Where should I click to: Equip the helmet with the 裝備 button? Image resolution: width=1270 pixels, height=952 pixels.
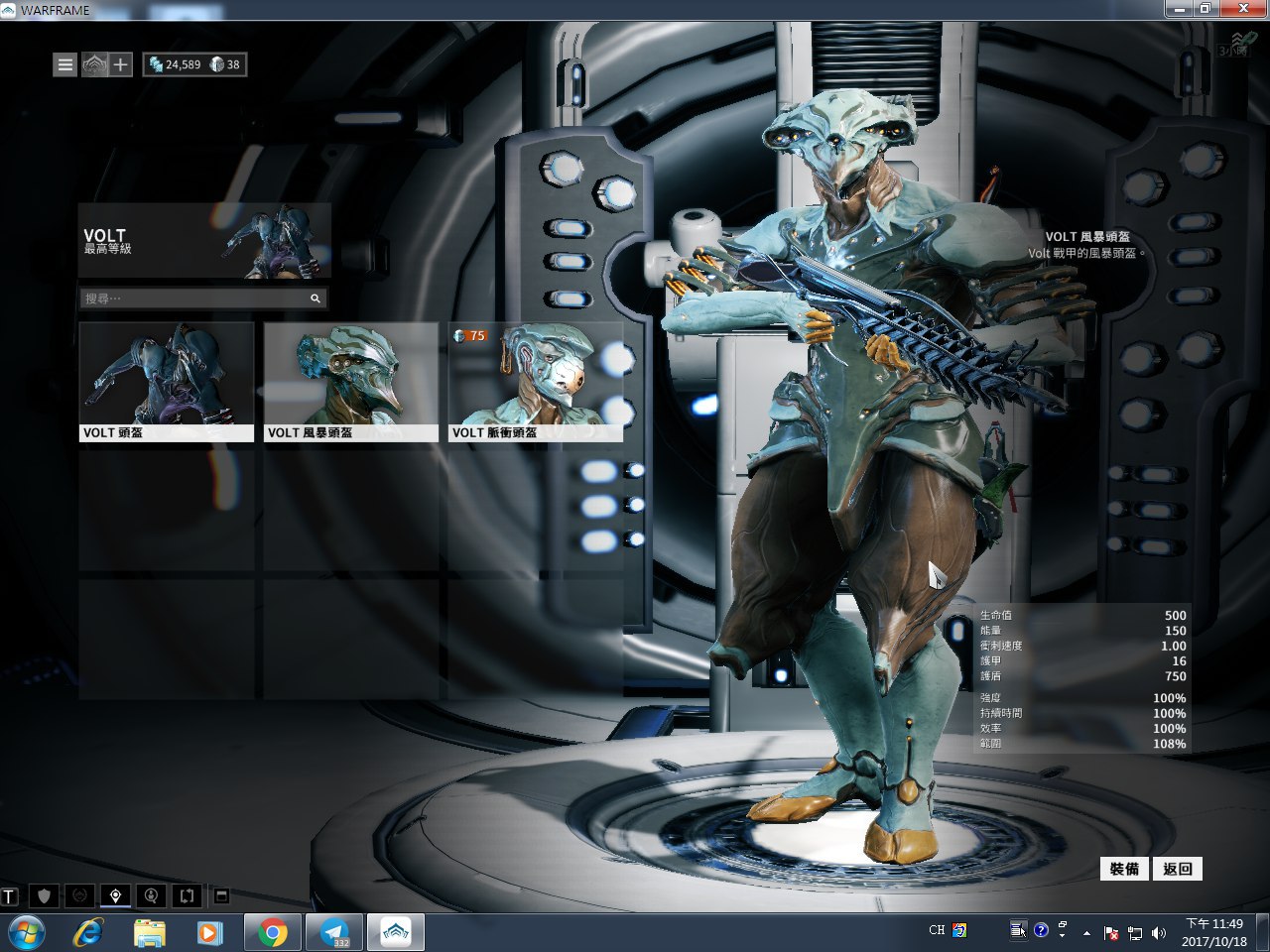(1124, 869)
